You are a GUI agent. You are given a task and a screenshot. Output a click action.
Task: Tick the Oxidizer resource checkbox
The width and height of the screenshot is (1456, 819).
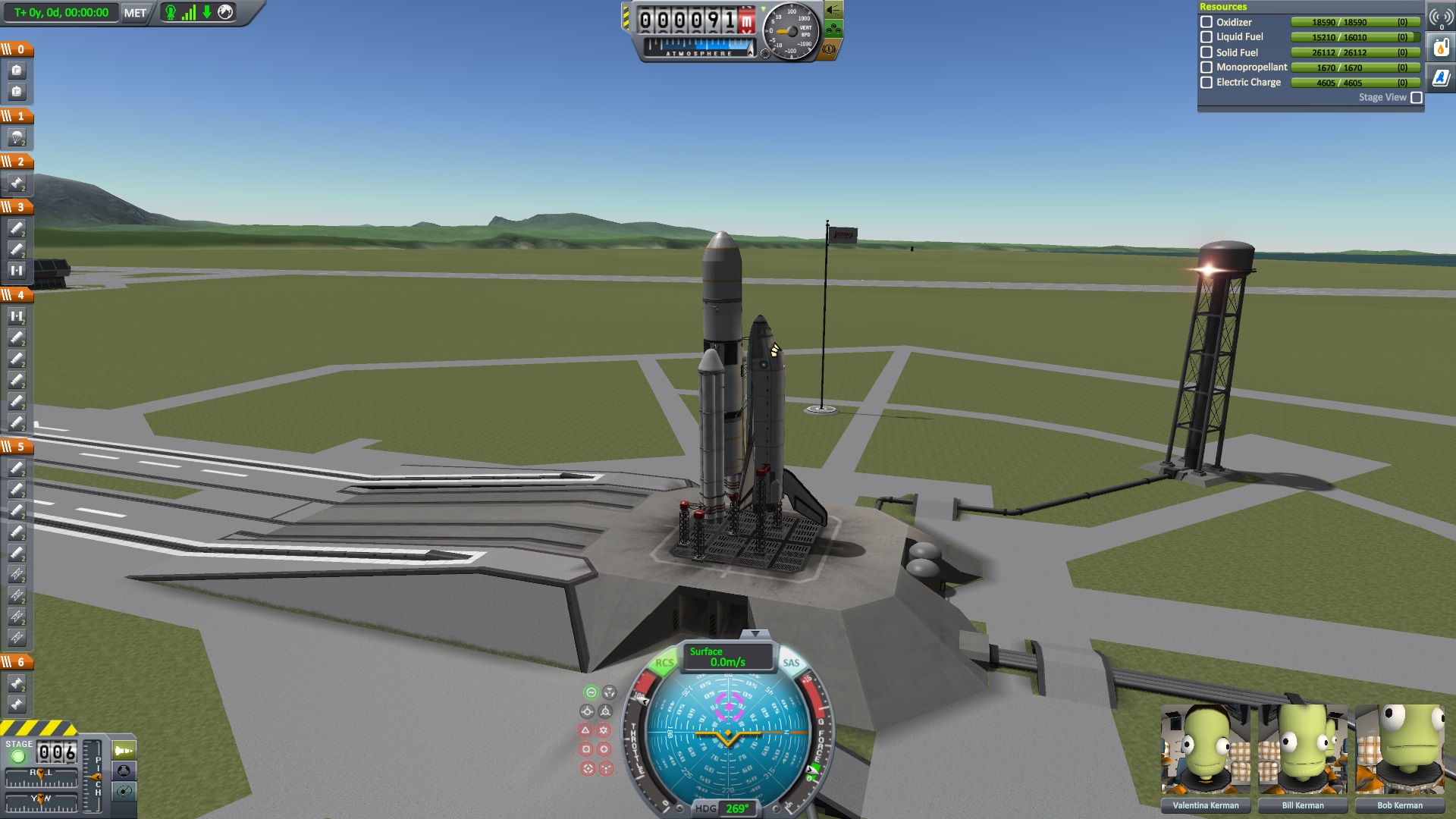(1207, 22)
